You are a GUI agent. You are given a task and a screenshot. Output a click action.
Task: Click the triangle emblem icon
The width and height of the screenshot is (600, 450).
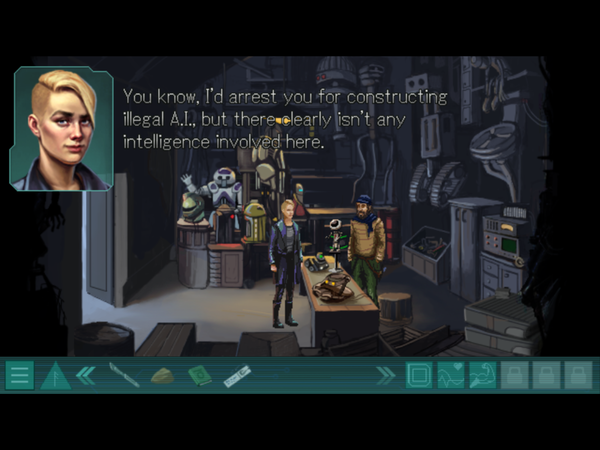click(54, 376)
